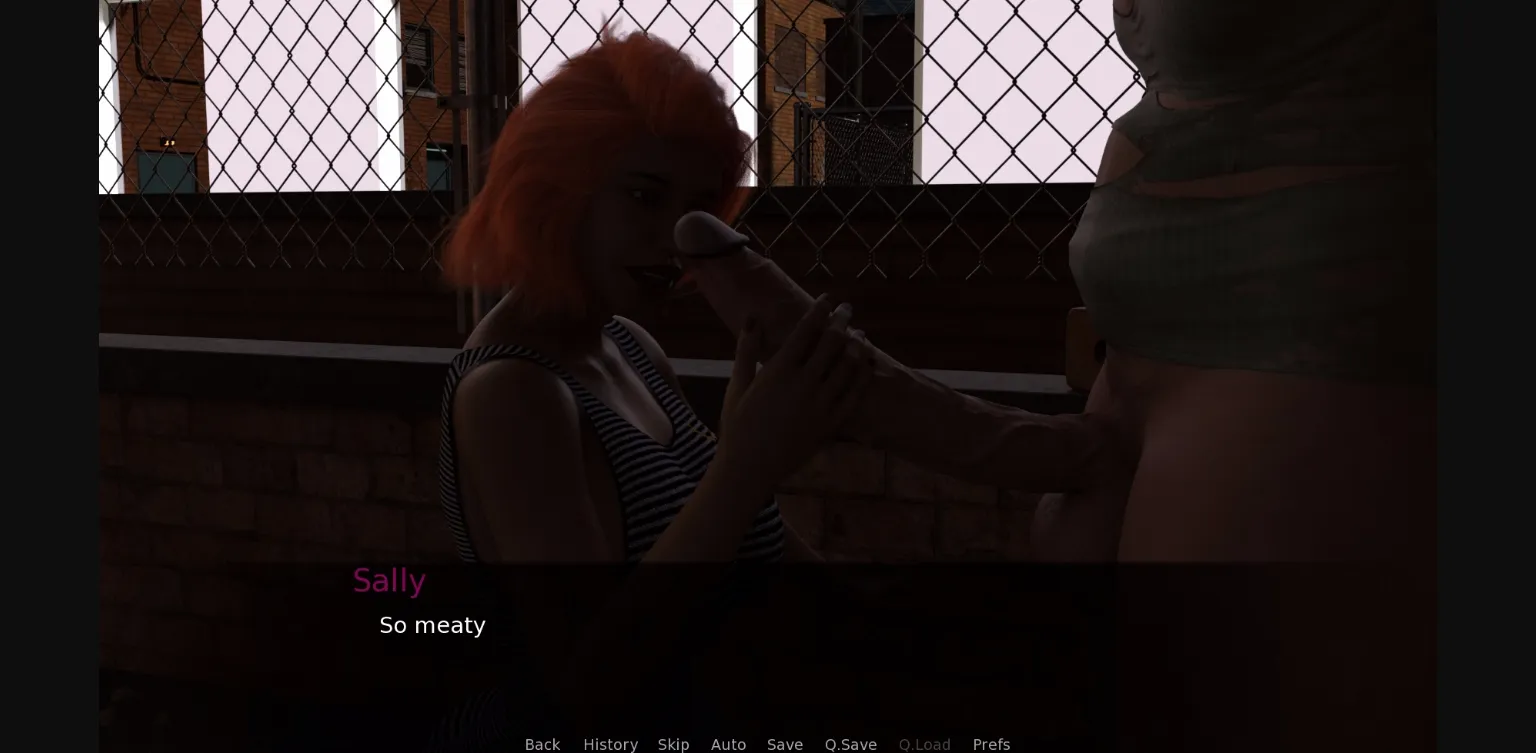1536x753 pixels.
Task: Click Q.Save to store current progress
Action: [x=849, y=744]
